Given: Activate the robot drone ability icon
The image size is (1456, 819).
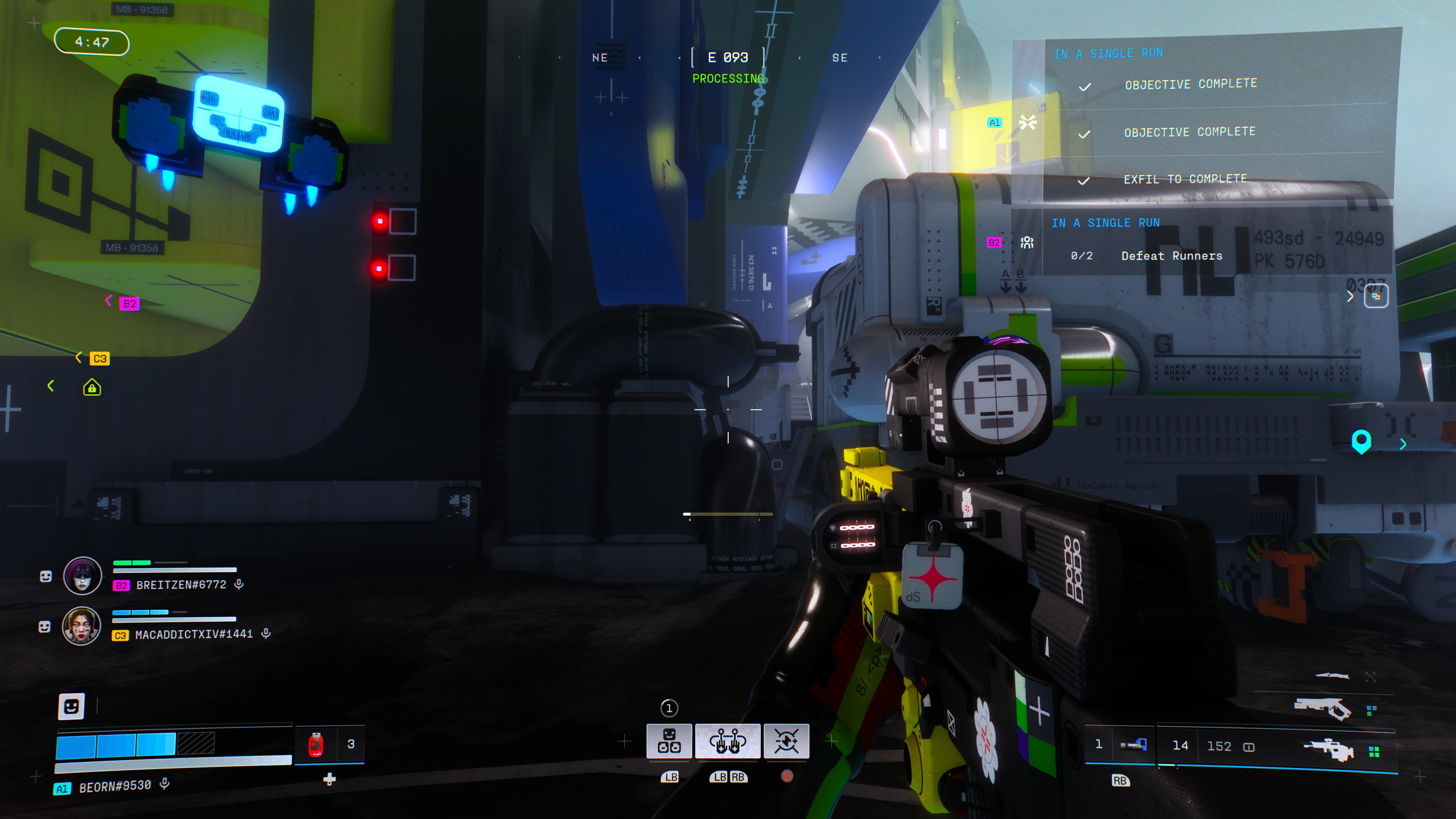Looking at the screenshot, I should (x=669, y=741).
